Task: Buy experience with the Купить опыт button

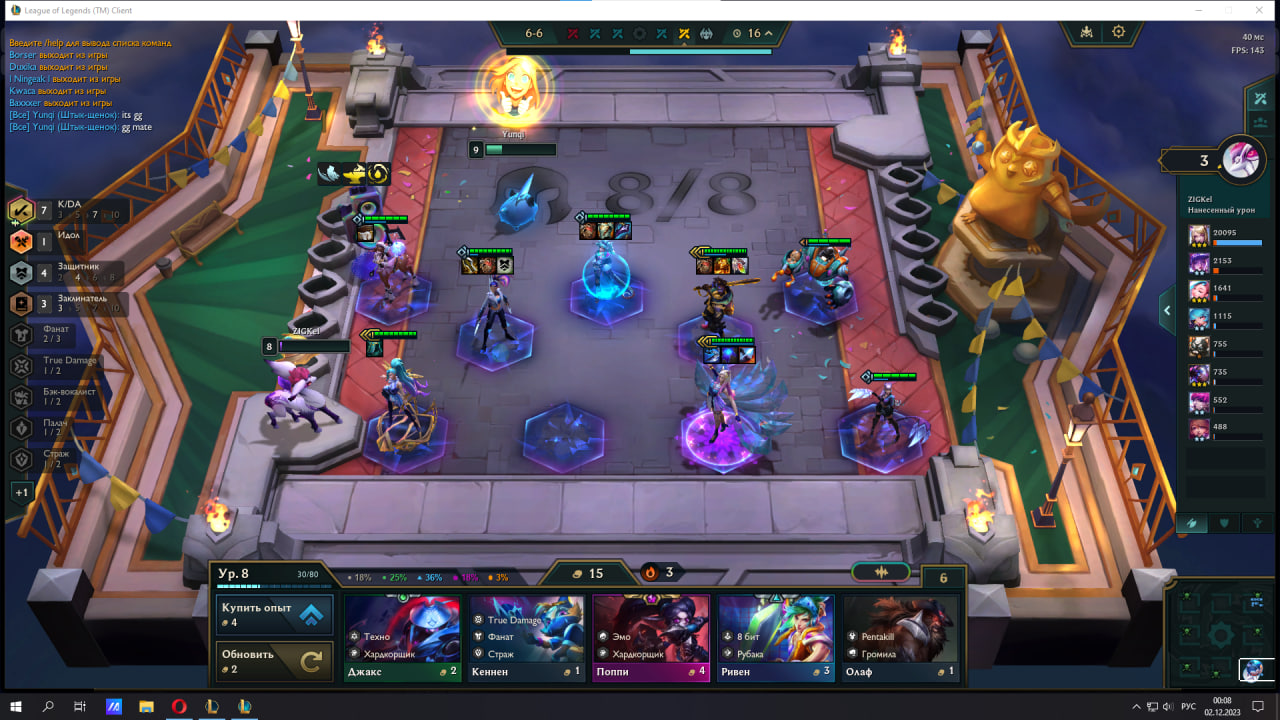Action: pyautogui.click(x=274, y=614)
